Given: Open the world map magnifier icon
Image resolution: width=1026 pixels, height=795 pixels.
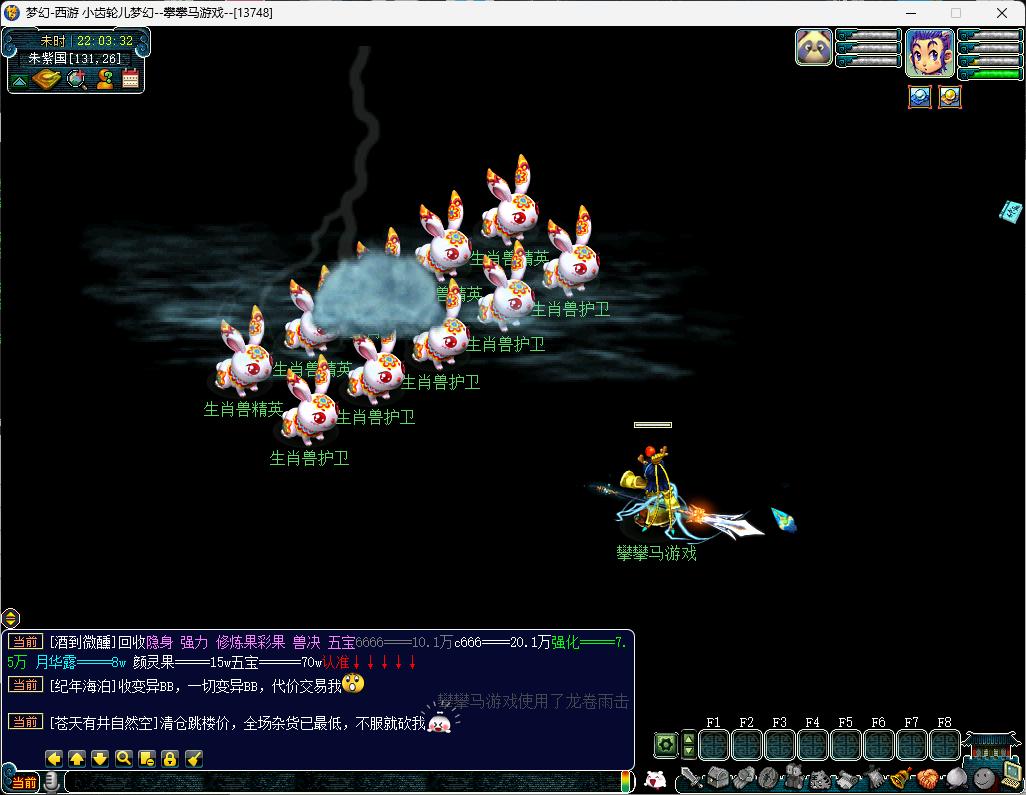Looking at the screenshot, I should click(x=76, y=79).
